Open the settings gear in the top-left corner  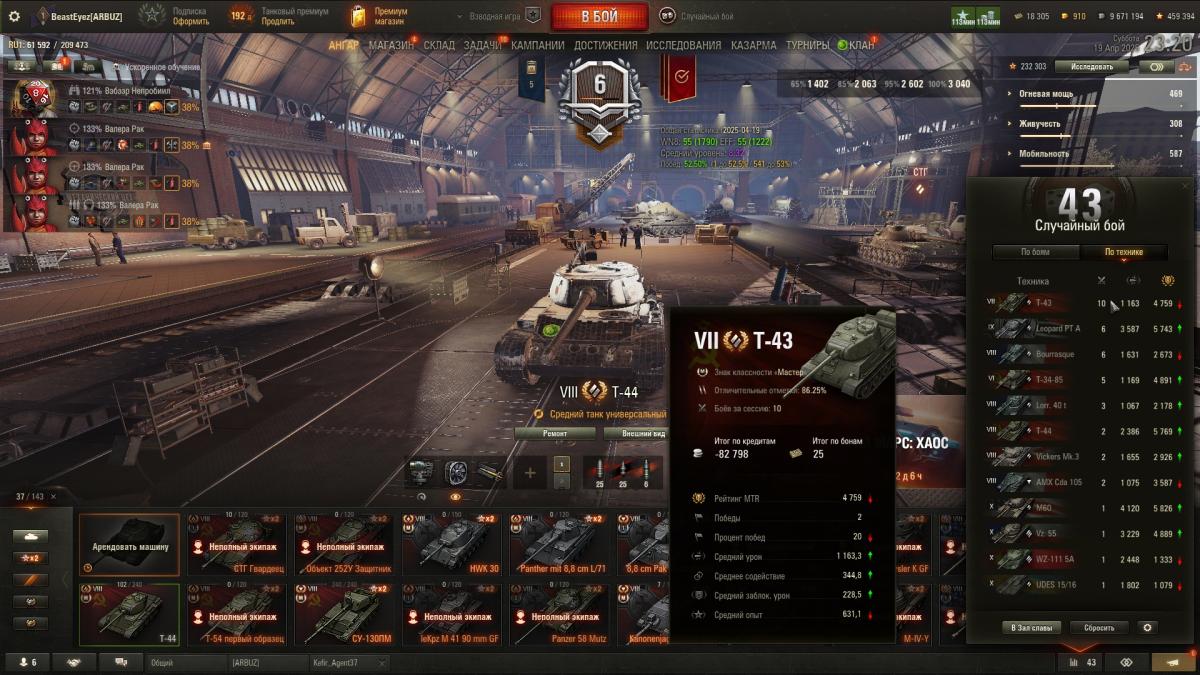coord(14,16)
